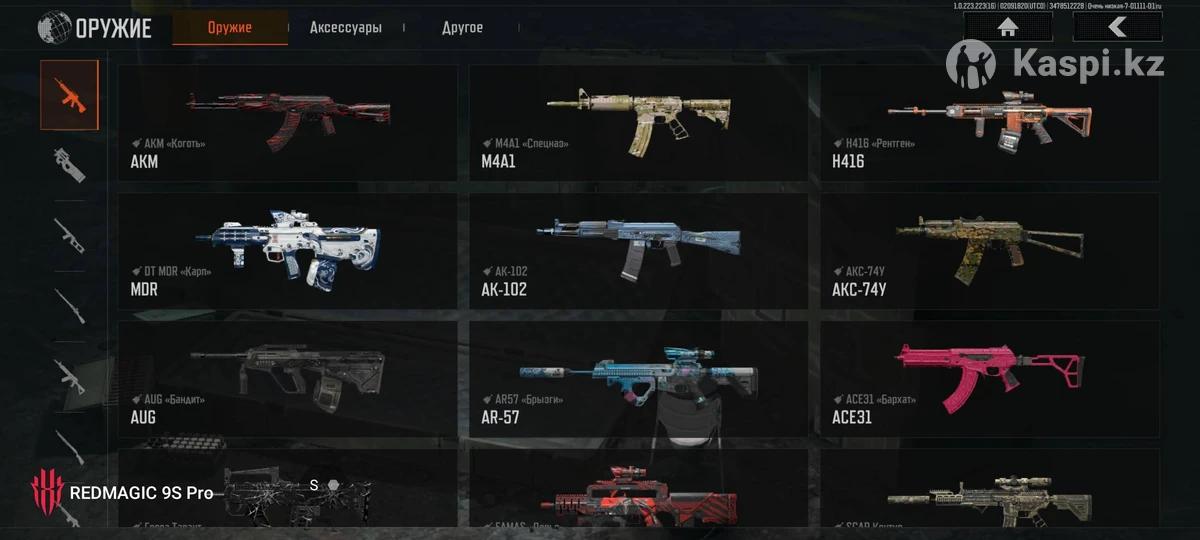
Task: Open the AK-102 weapon tile
Action: pos(638,250)
